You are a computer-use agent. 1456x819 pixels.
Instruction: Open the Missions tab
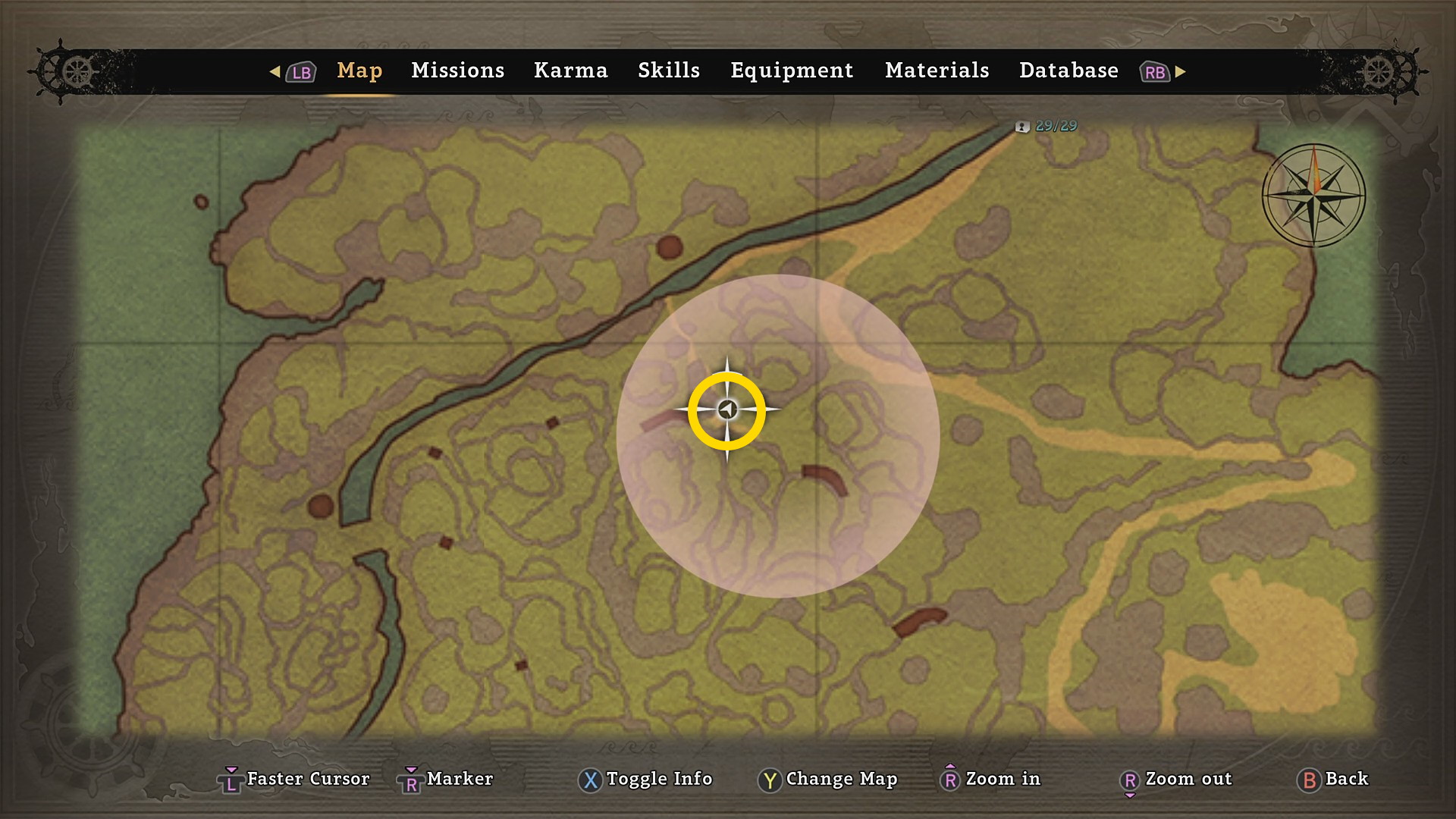(457, 71)
